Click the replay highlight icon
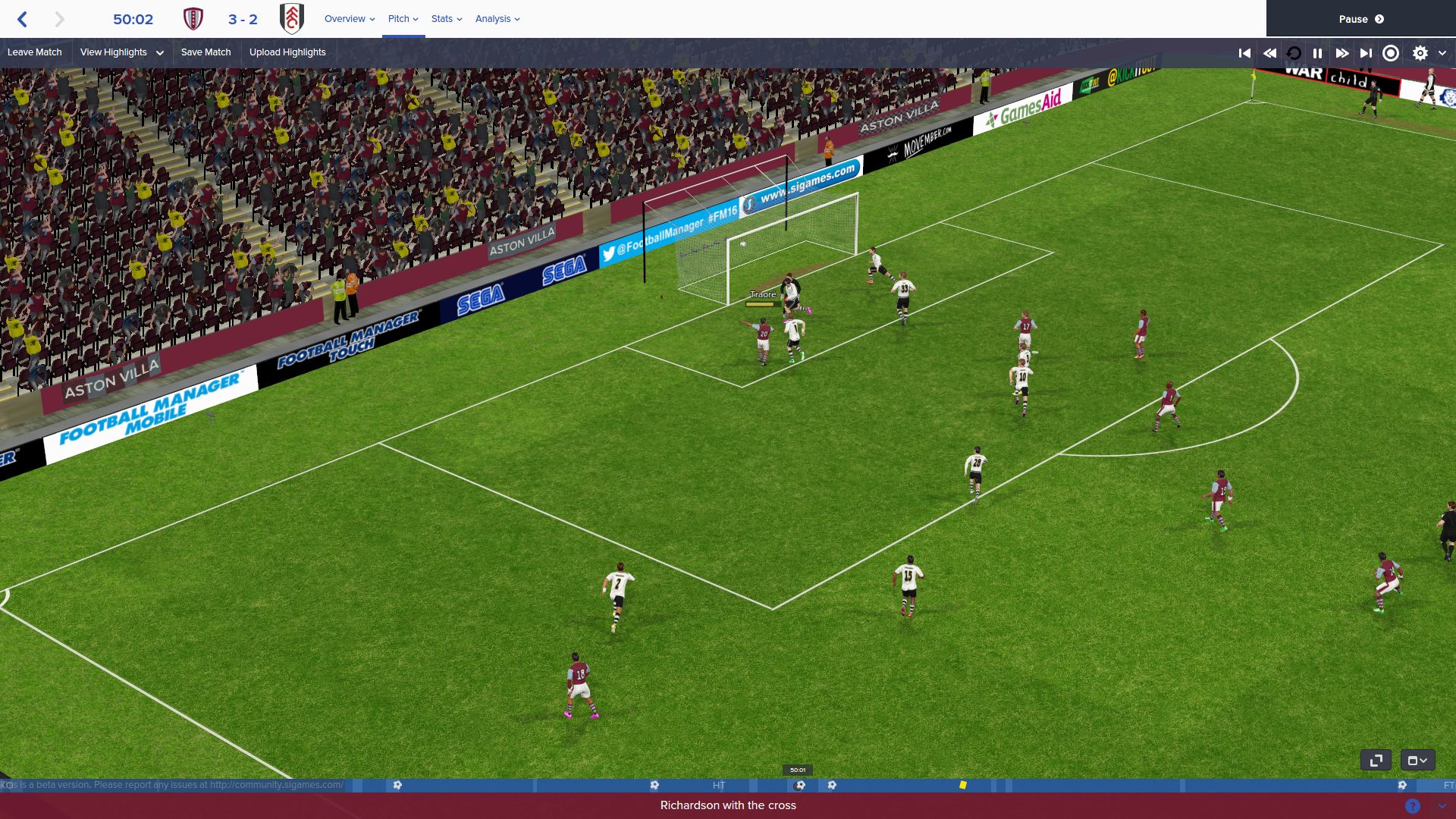Screen dimensions: 1456x819 click(1293, 53)
